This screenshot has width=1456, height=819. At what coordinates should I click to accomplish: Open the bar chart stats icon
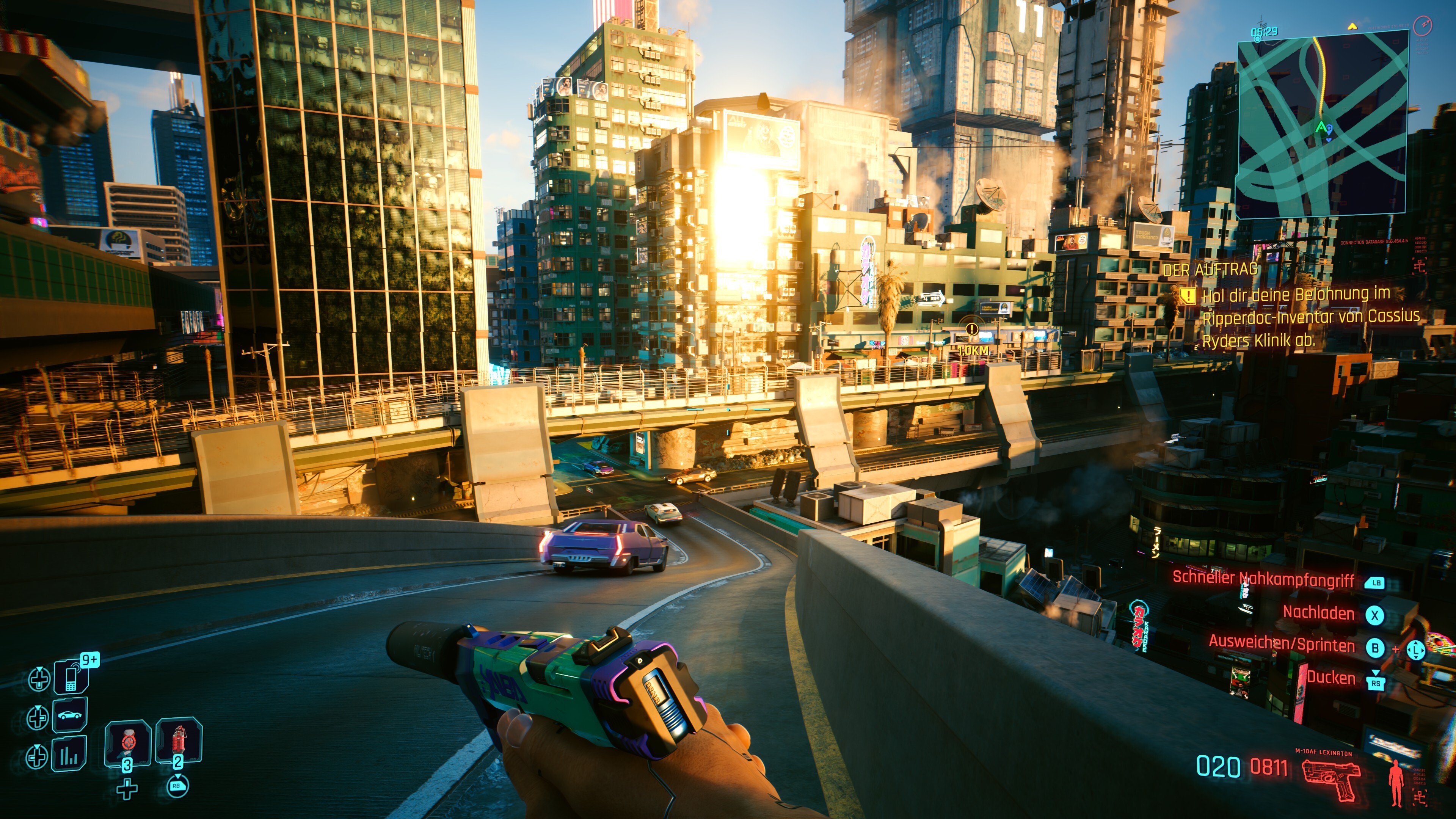(x=69, y=754)
